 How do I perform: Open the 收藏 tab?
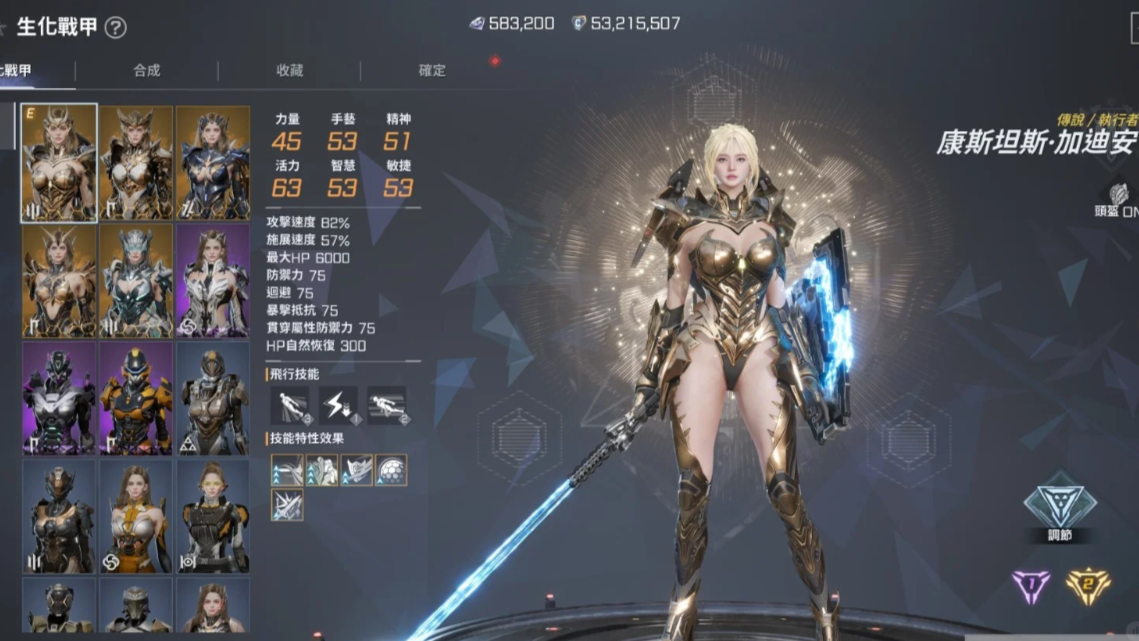tap(290, 70)
